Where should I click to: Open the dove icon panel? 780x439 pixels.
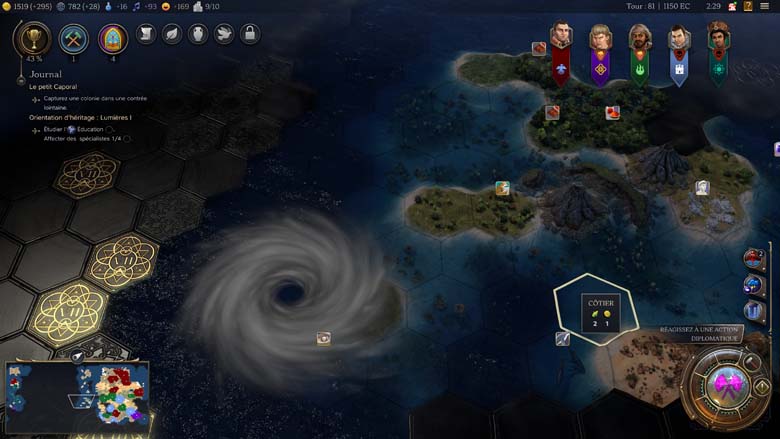point(224,34)
